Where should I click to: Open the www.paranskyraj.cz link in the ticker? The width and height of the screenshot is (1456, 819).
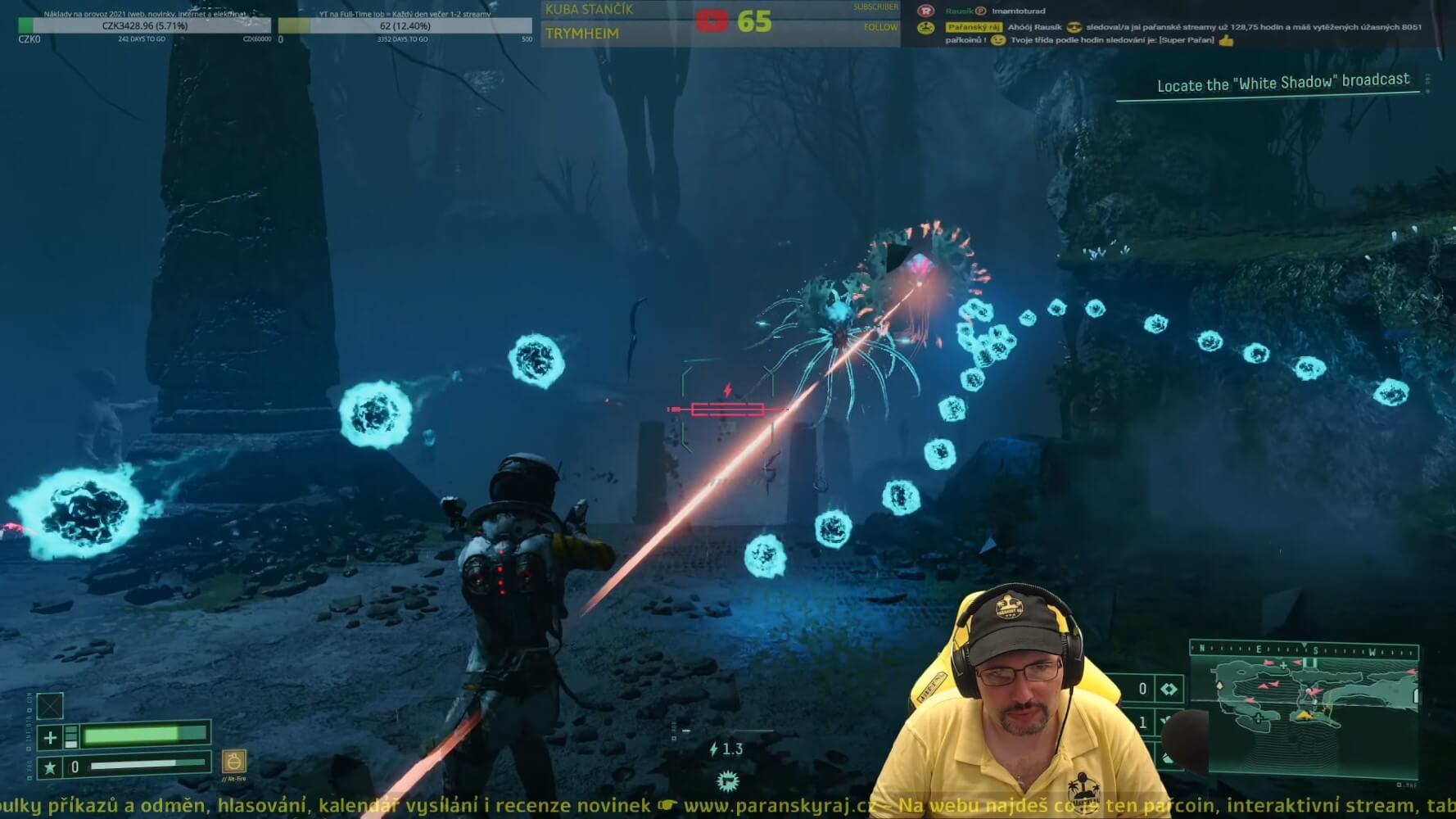(779, 806)
